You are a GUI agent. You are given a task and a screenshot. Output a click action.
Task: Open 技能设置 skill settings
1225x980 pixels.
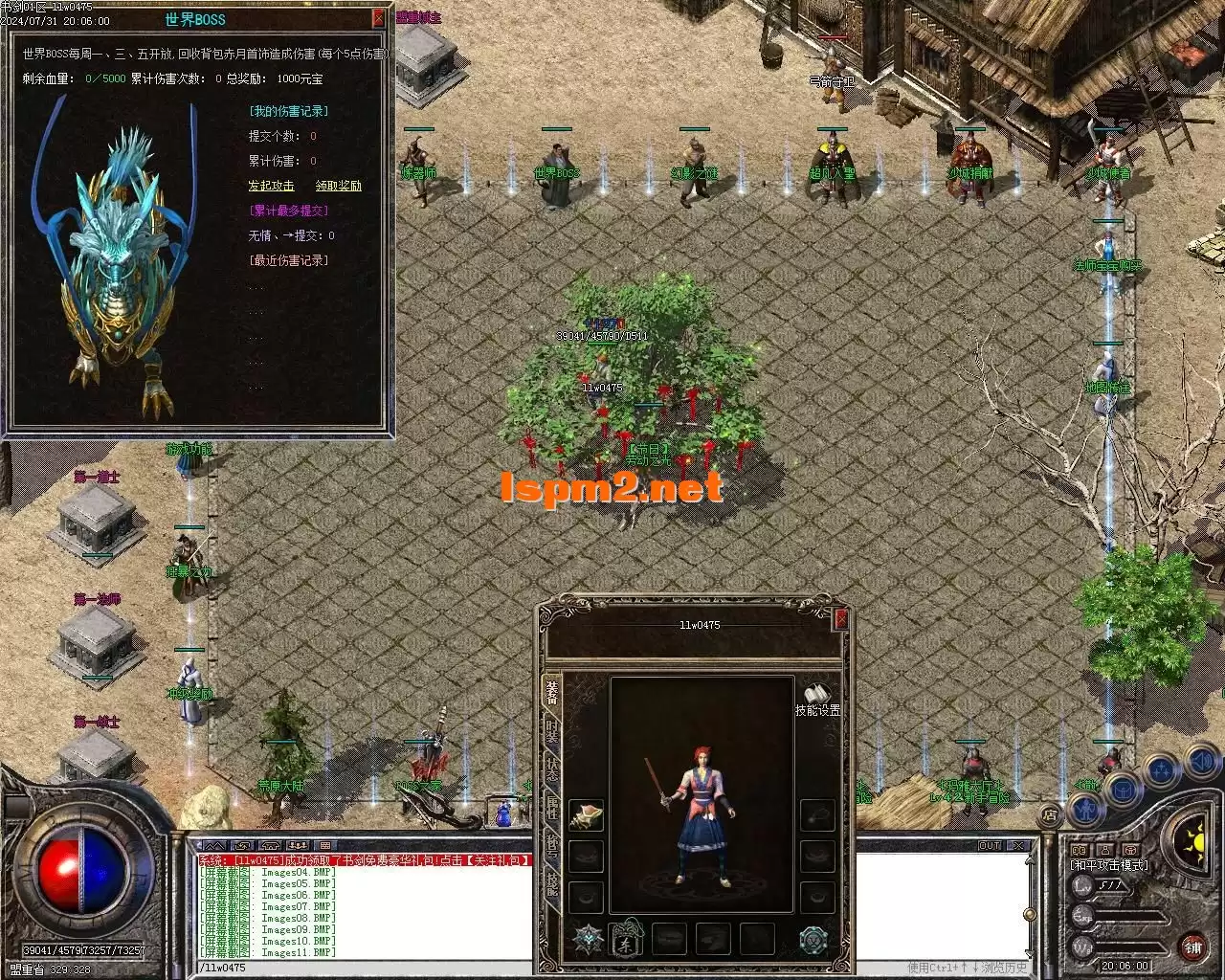[817, 701]
